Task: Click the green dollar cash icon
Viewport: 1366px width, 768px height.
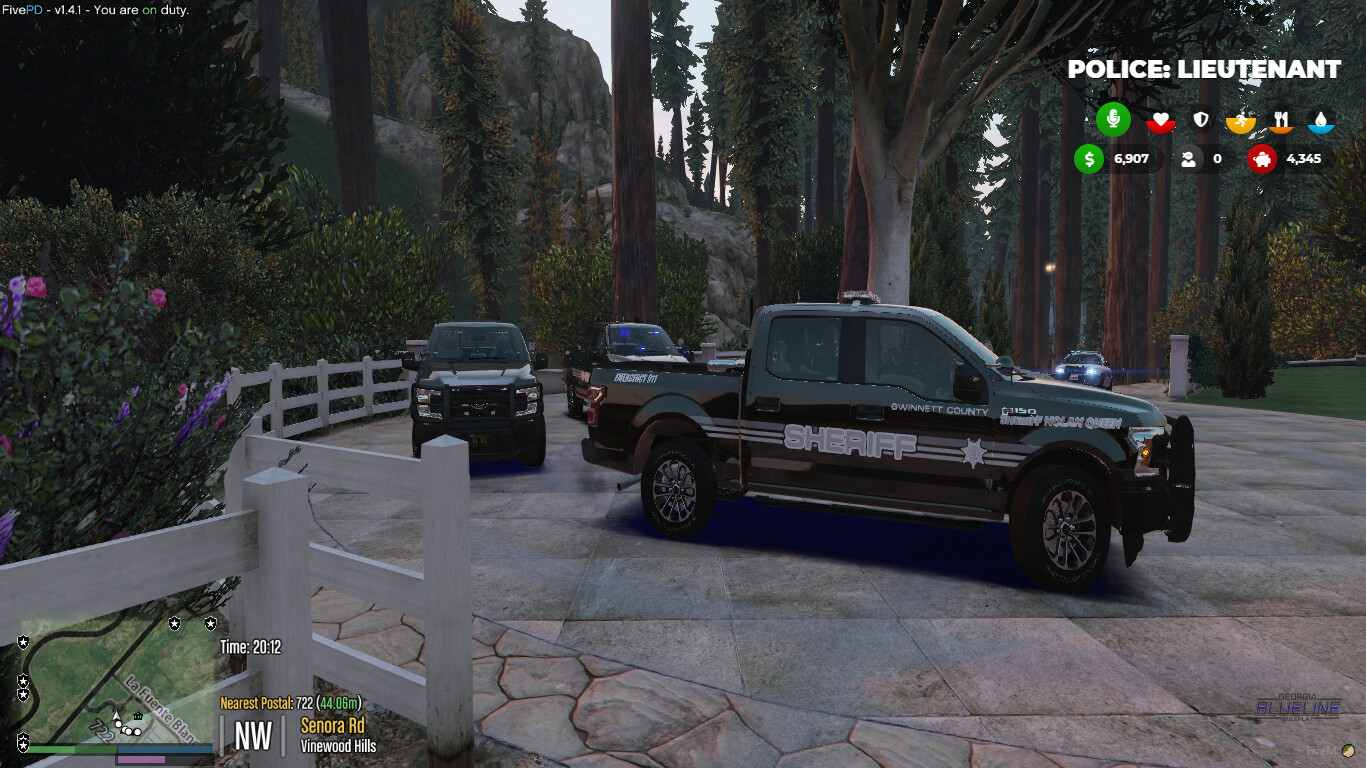Action: (1088, 159)
